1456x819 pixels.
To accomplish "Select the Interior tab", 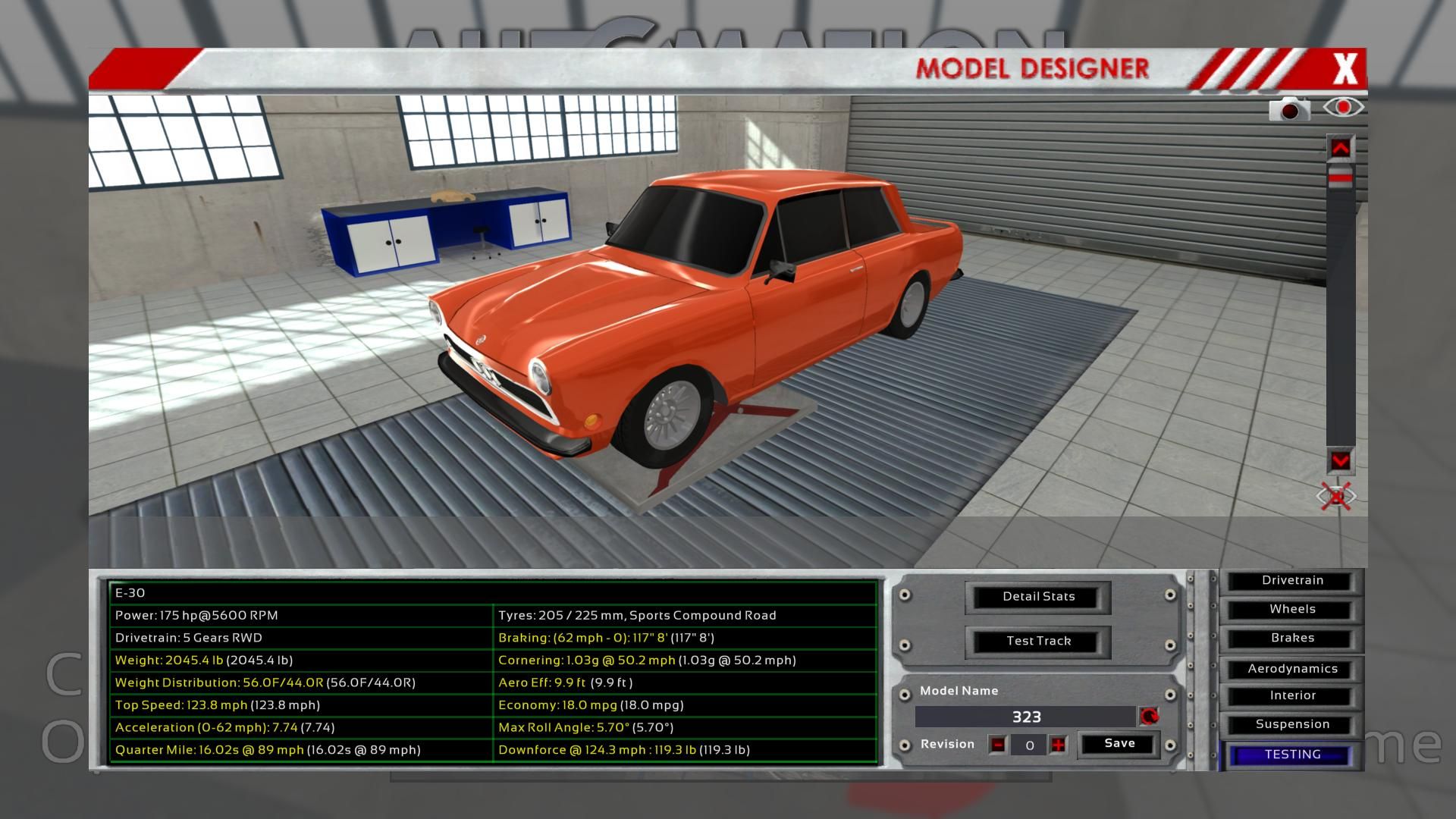I will click(x=1292, y=696).
